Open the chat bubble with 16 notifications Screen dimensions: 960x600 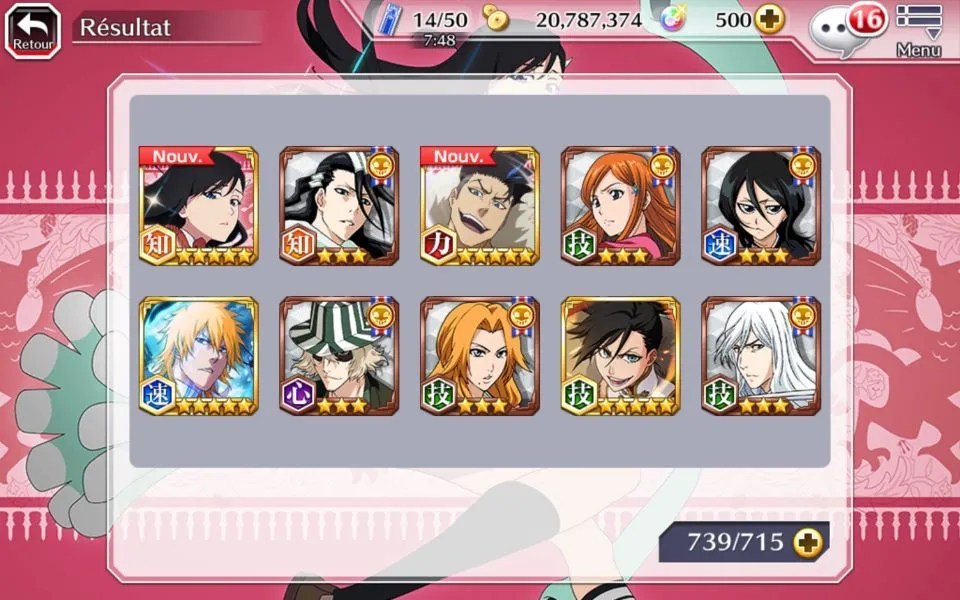point(840,30)
